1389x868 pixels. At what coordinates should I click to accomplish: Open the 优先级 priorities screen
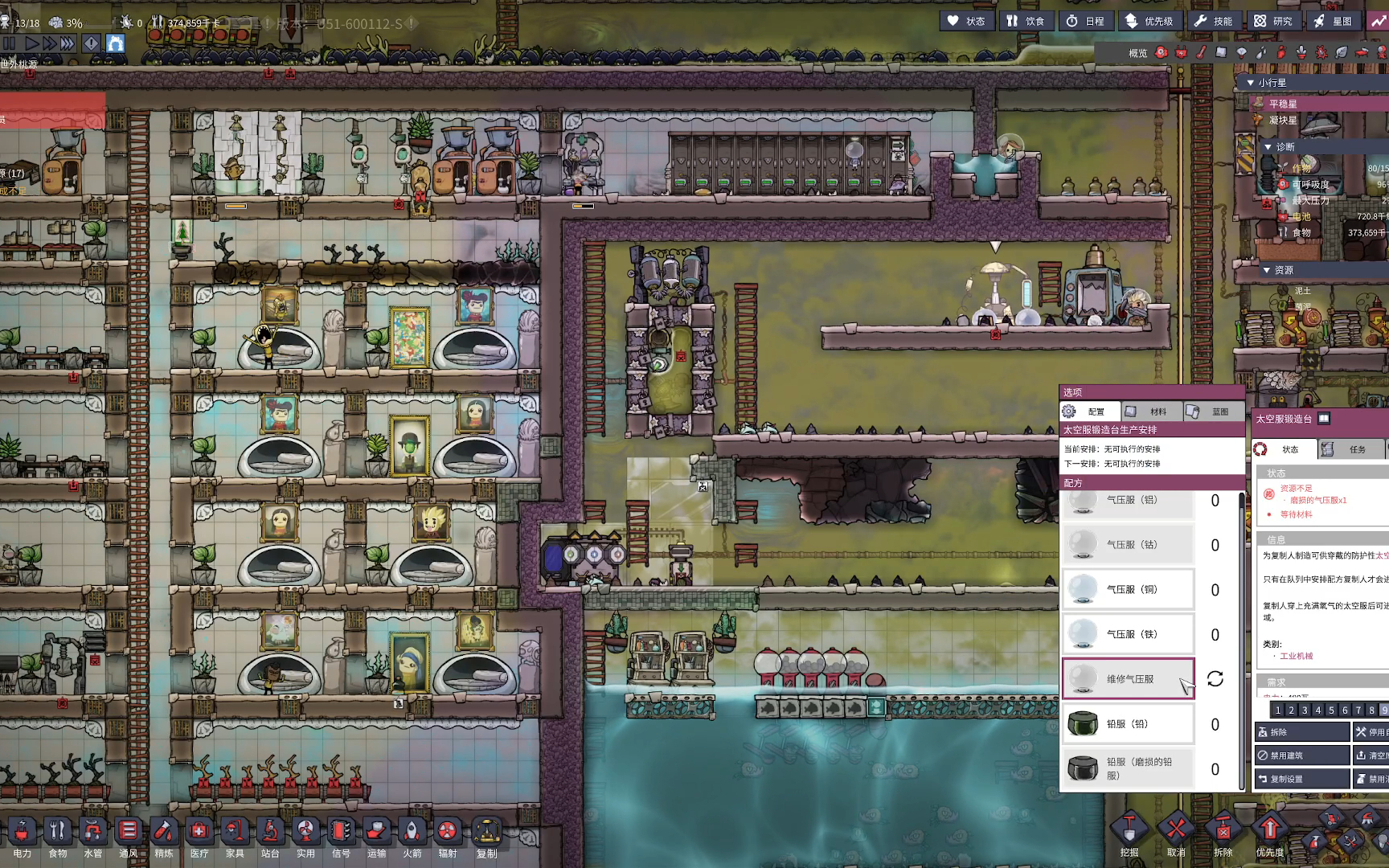pyautogui.click(x=1149, y=21)
